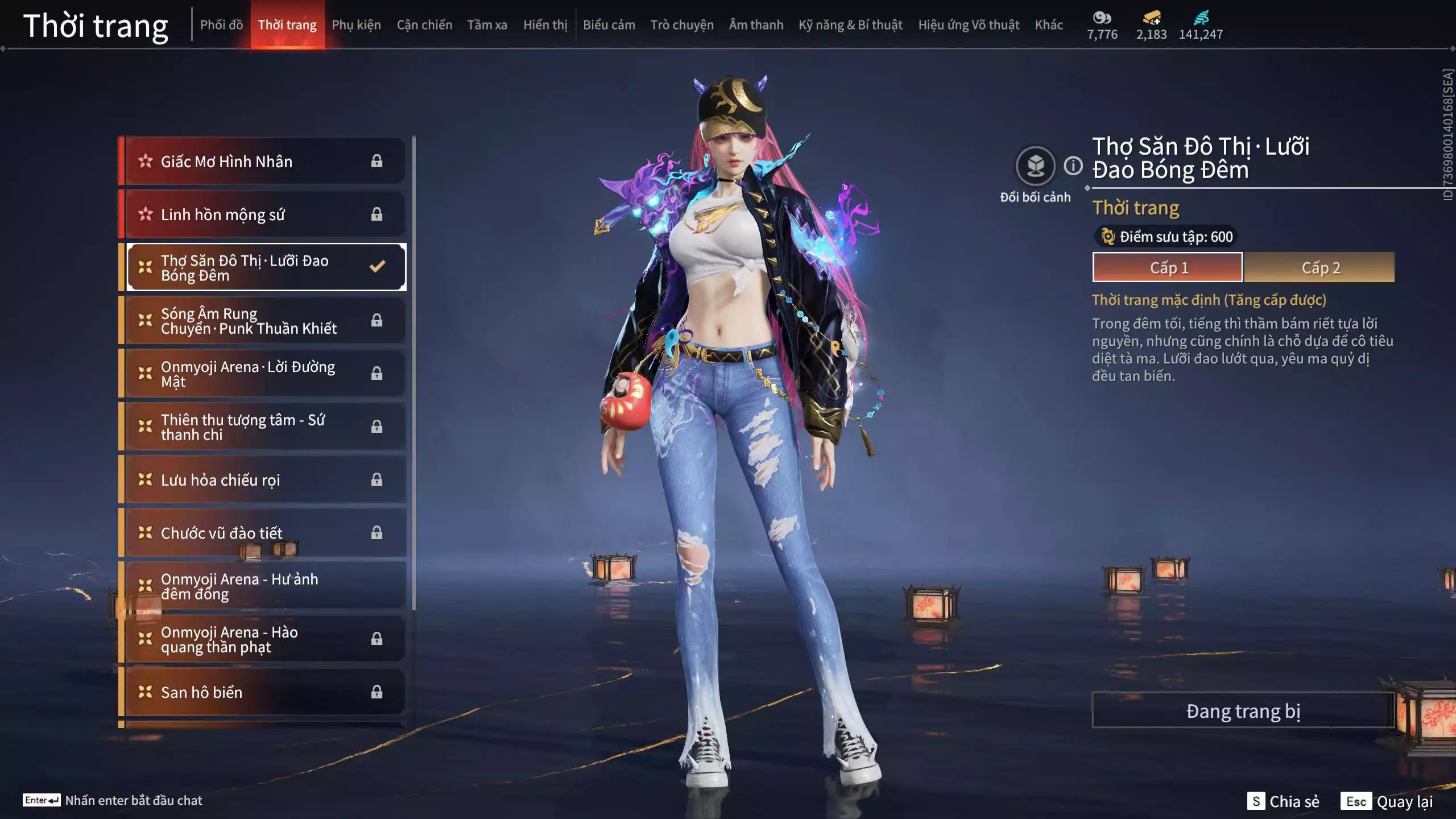
Task: Click the Đổi bối cảnh background icon
Action: (1035, 166)
